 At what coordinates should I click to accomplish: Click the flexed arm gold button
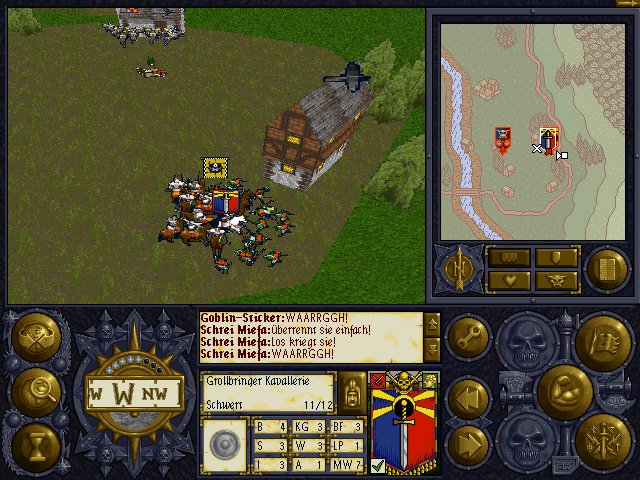pyautogui.click(x=563, y=390)
